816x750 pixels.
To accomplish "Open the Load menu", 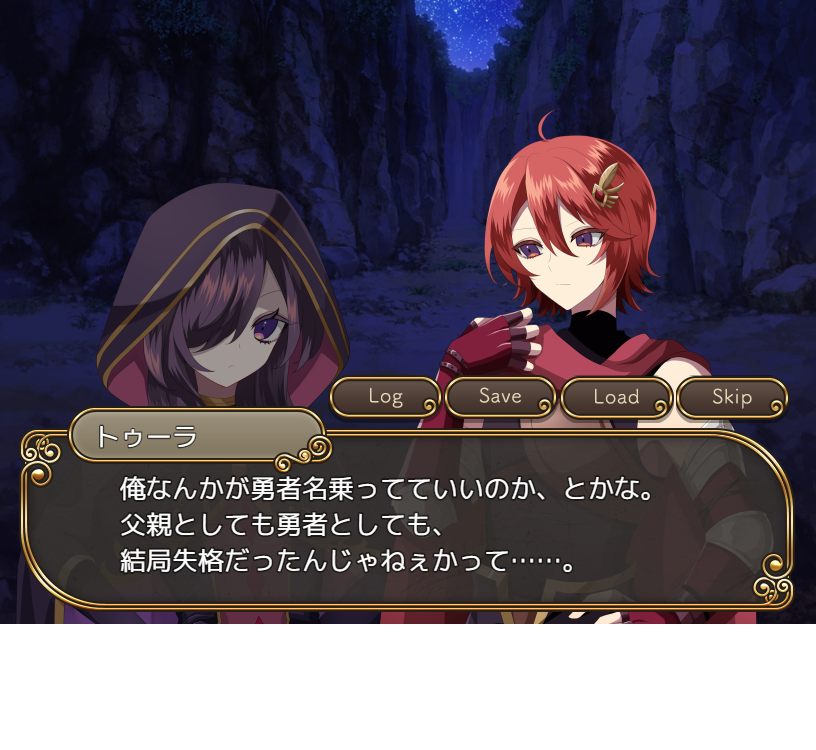I will tap(616, 397).
